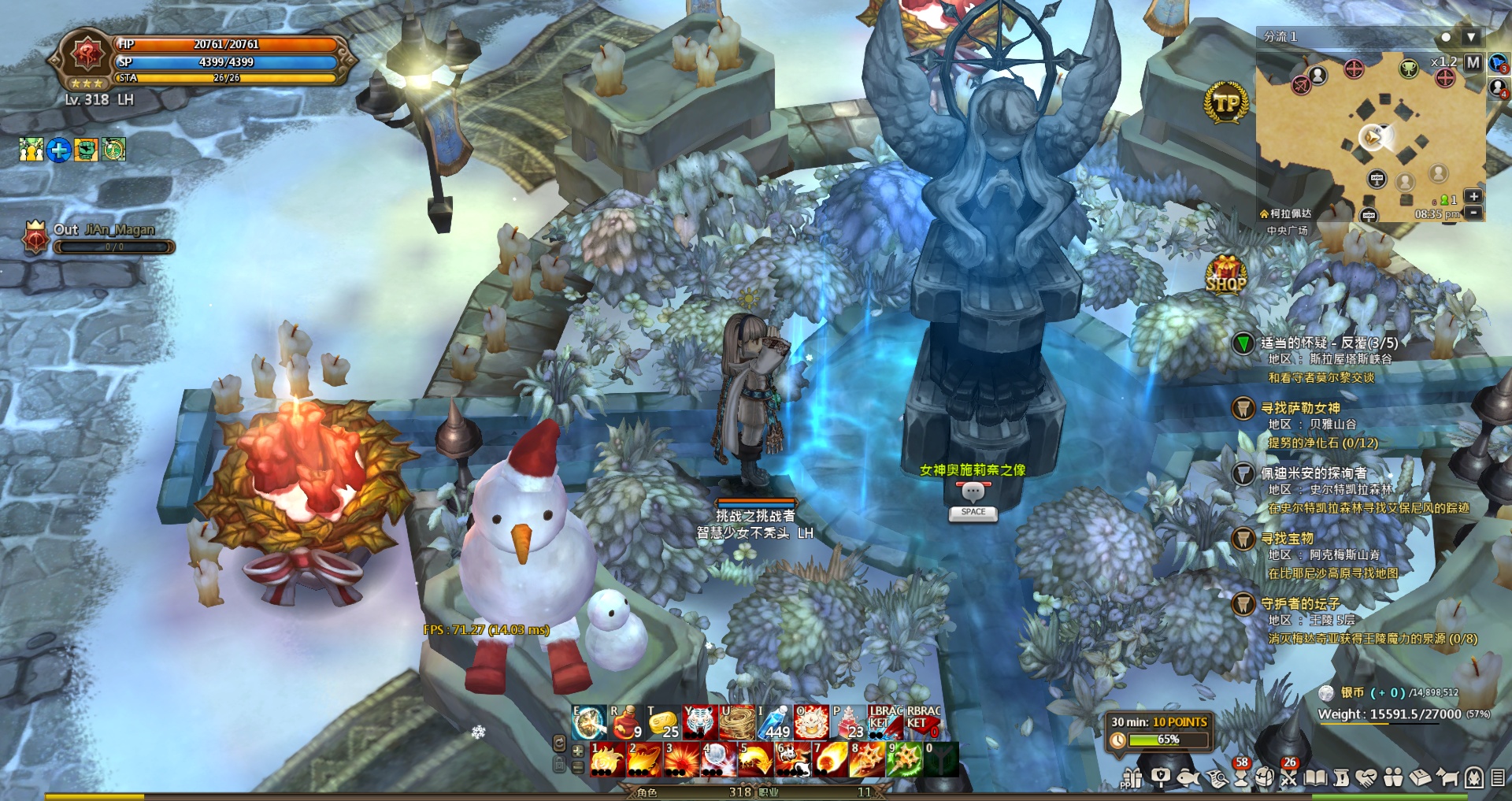Image resolution: width=1512 pixels, height=801 pixels.
Task: Expand the channel dropdown arrow
Action: pyautogui.click(x=1470, y=37)
